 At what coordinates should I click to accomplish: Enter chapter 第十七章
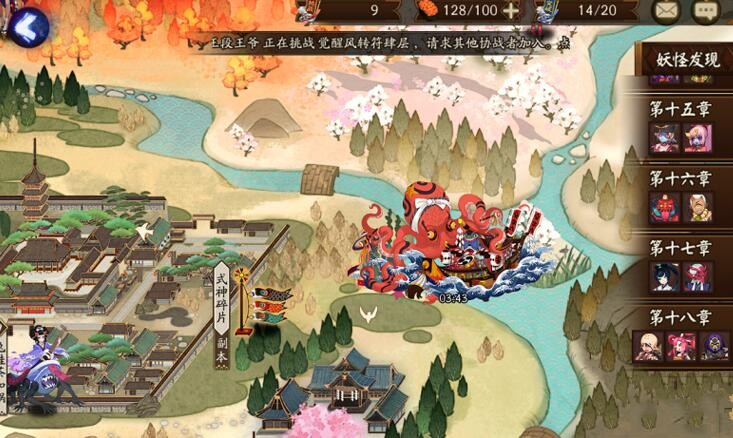click(x=680, y=264)
